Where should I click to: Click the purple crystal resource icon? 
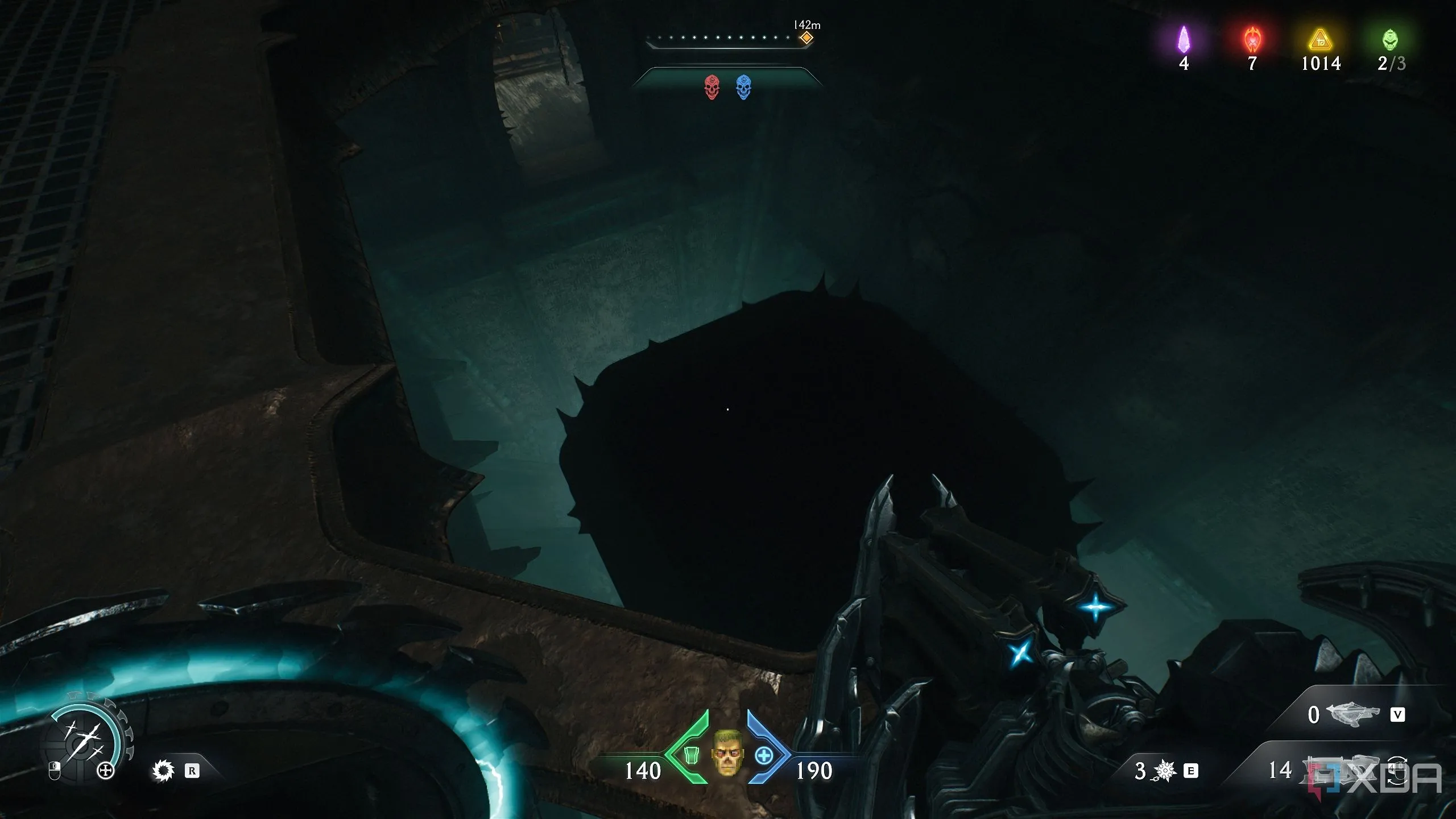tap(1184, 40)
